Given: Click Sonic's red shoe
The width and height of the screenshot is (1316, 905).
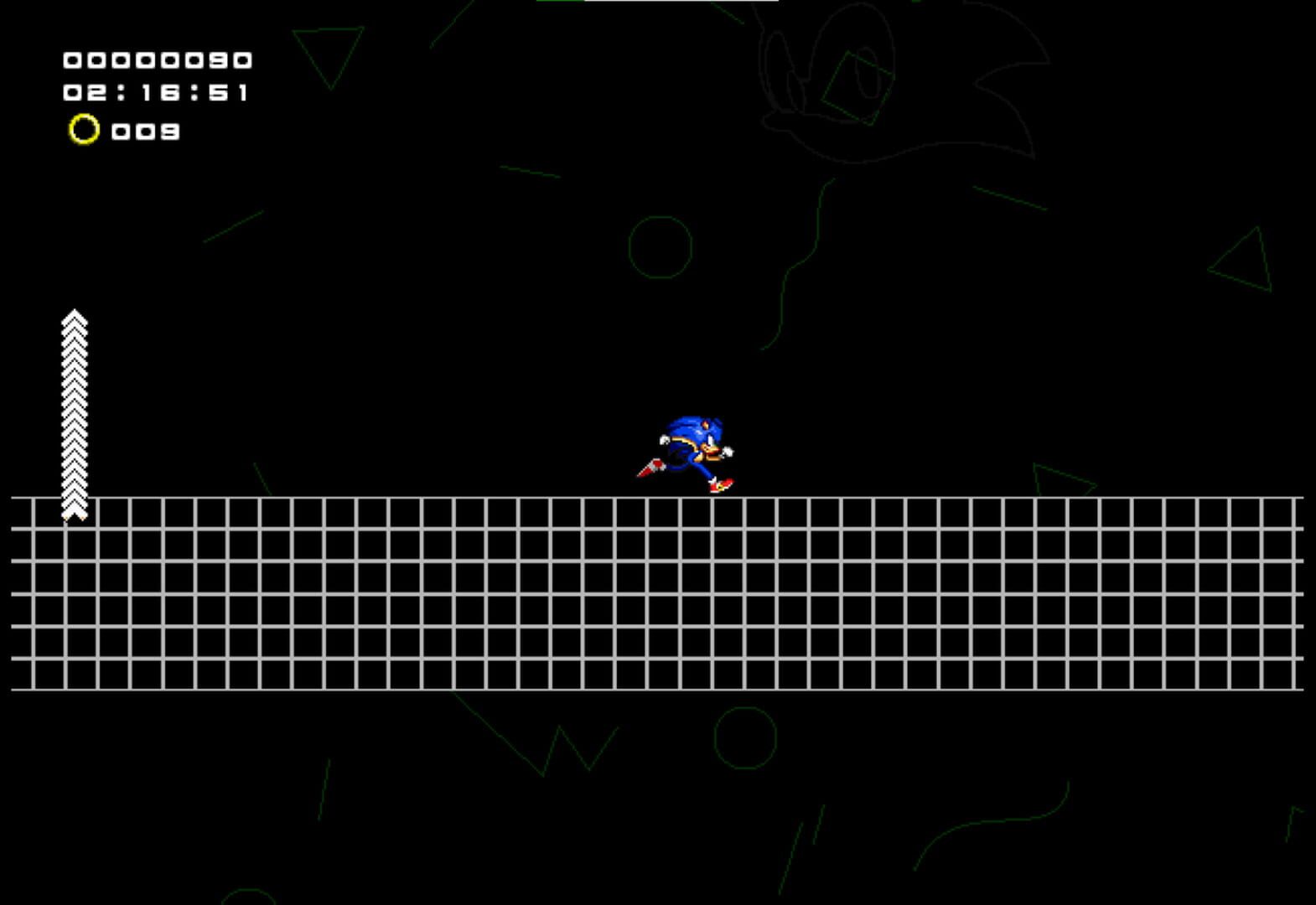Looking at the screenshot, I should [x=721, y=484].
